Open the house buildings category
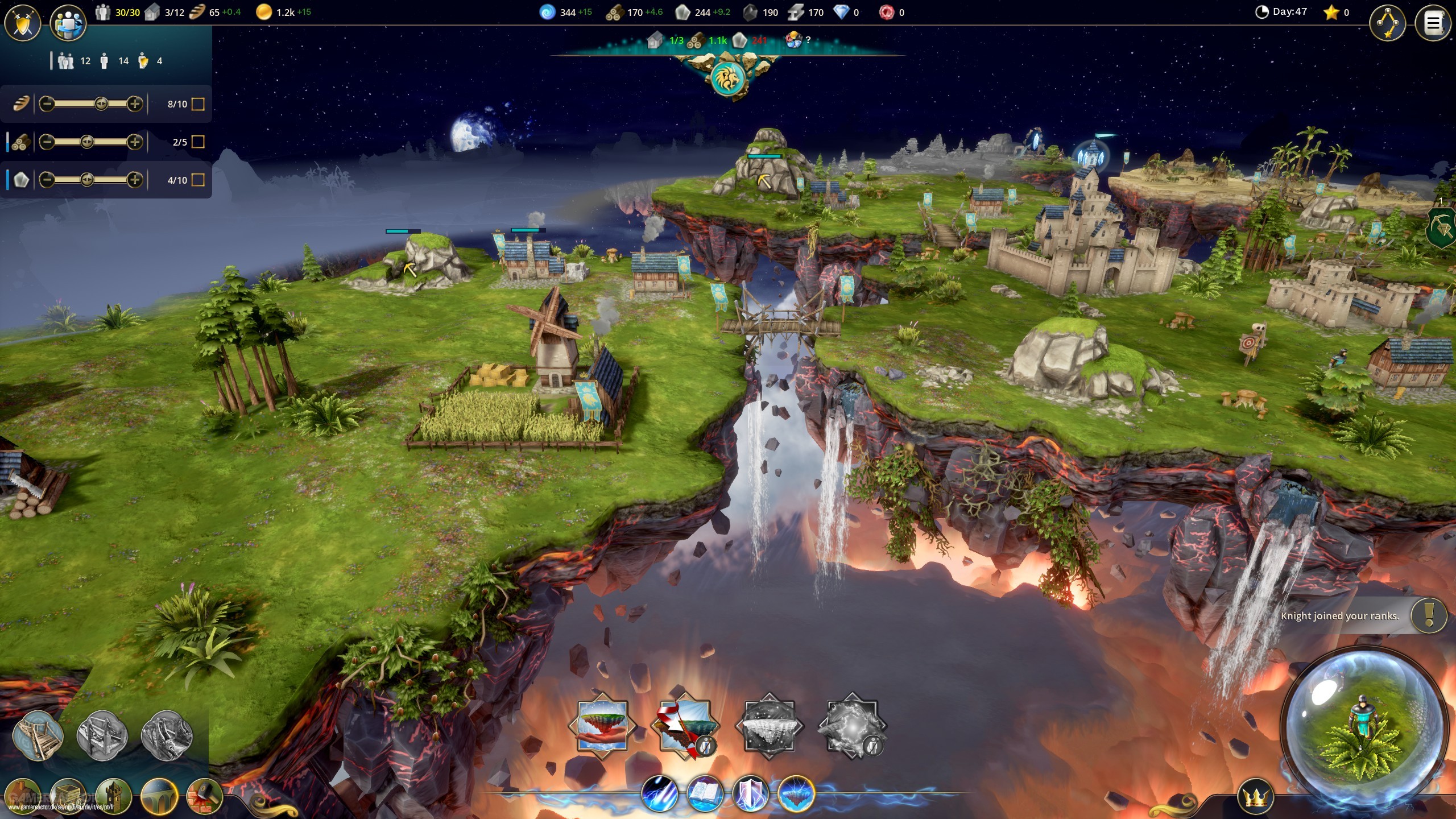This screenshot has height=819, width=1456. click(x=23, y=796)
